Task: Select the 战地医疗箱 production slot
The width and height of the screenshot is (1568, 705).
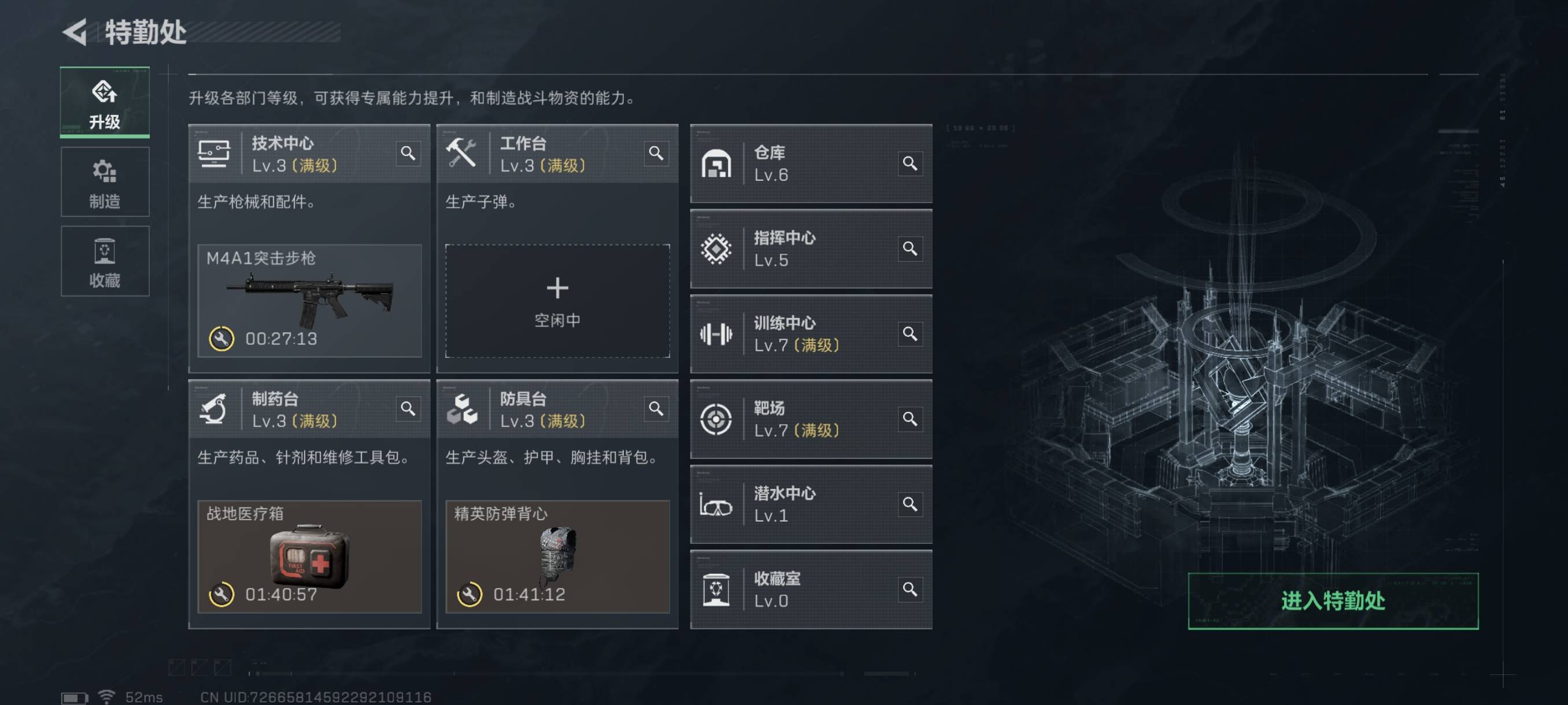Action: (309, 556)
